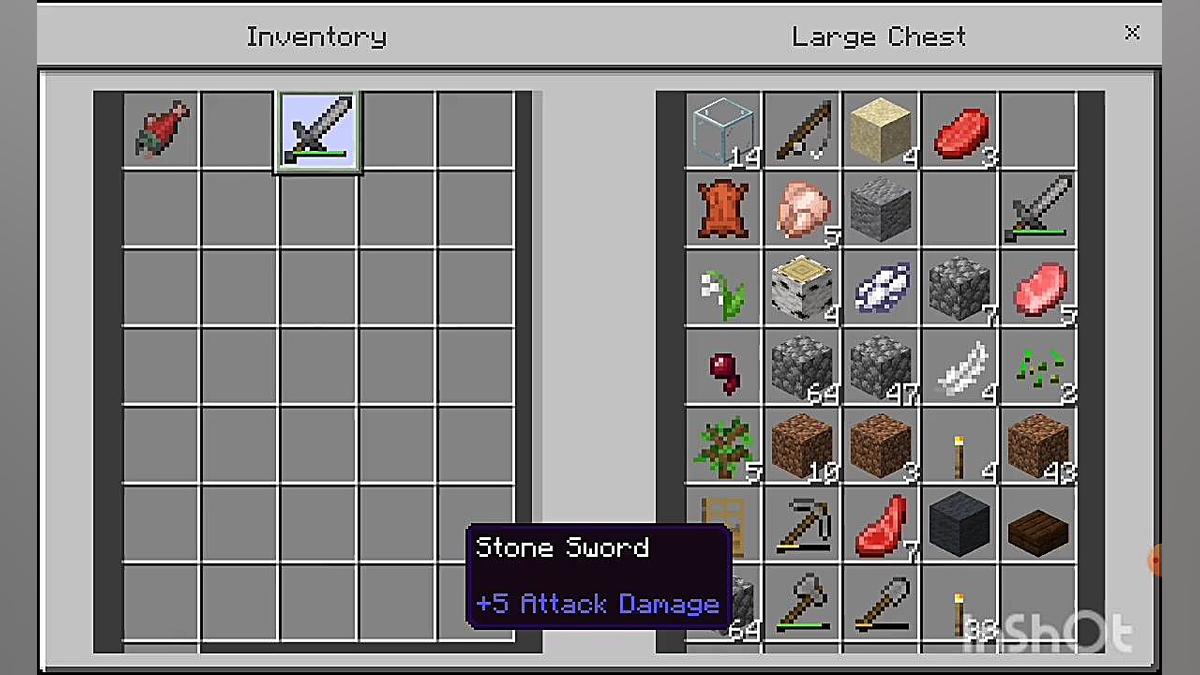
Task: Select the stone shovel slot
Action: (881, 602)
